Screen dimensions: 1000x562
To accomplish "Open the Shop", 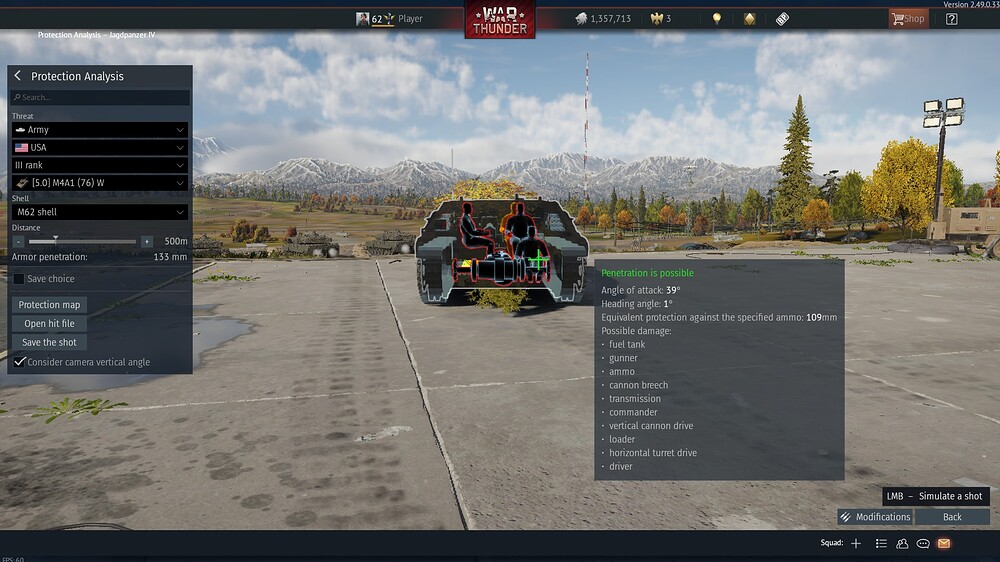I will coord(907,18).
